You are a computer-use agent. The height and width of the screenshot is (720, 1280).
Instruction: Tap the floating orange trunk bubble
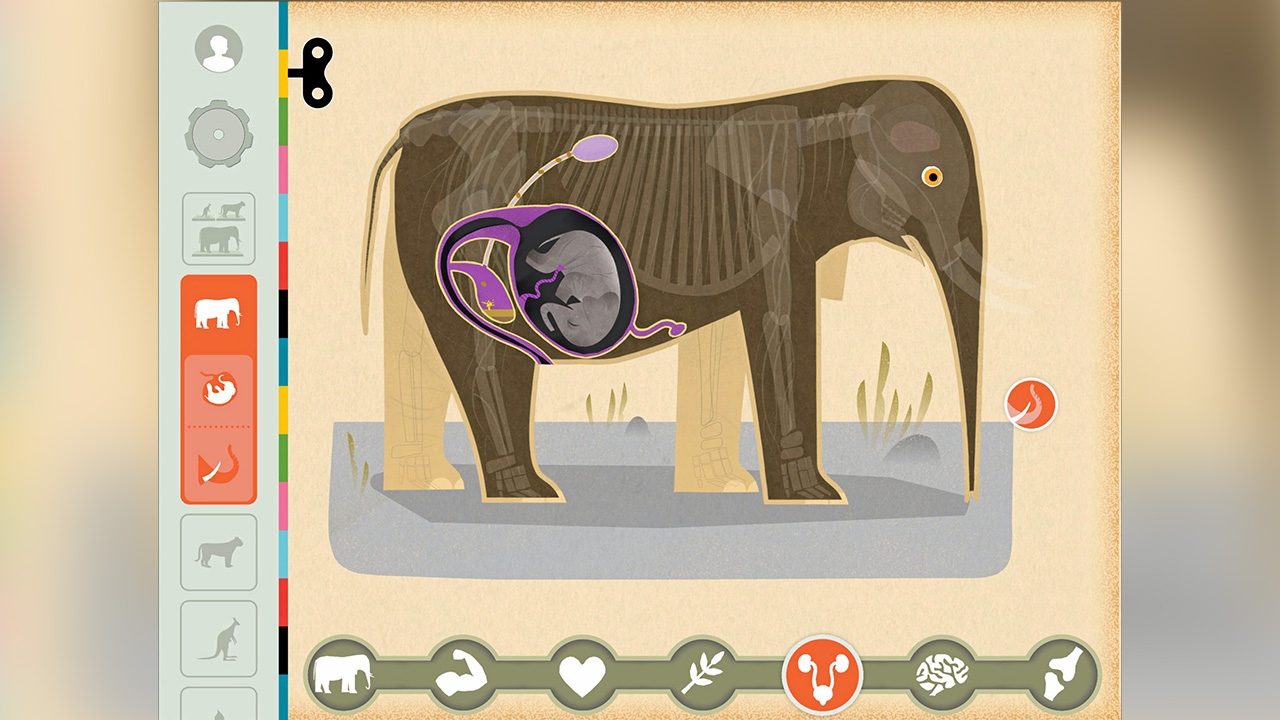point(1031,404)
